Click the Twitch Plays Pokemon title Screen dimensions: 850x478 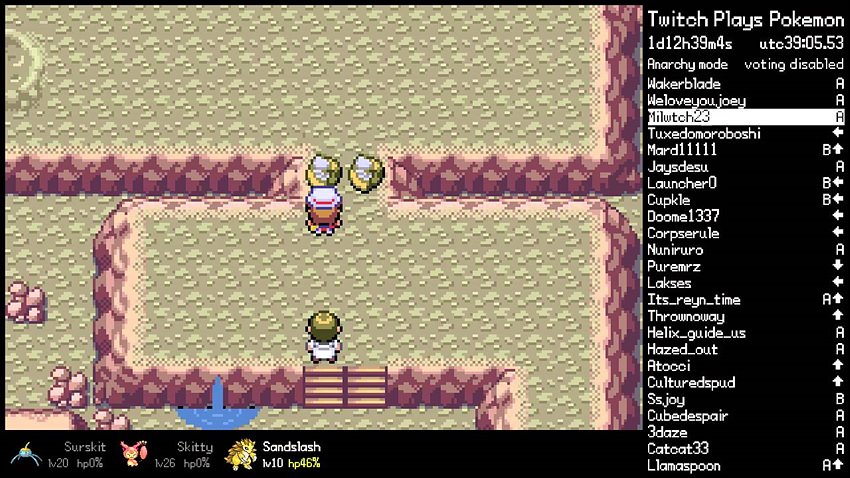pos(745,19)
